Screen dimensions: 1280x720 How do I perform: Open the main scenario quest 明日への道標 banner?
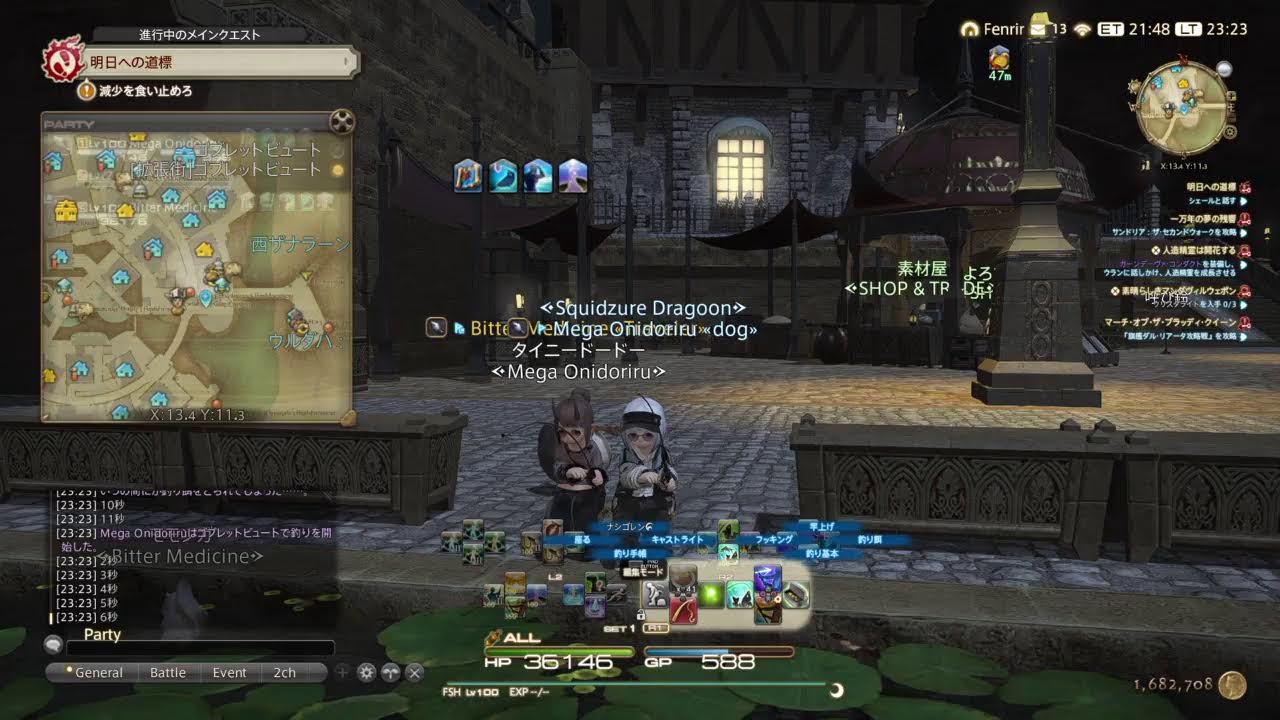[218, 62]
